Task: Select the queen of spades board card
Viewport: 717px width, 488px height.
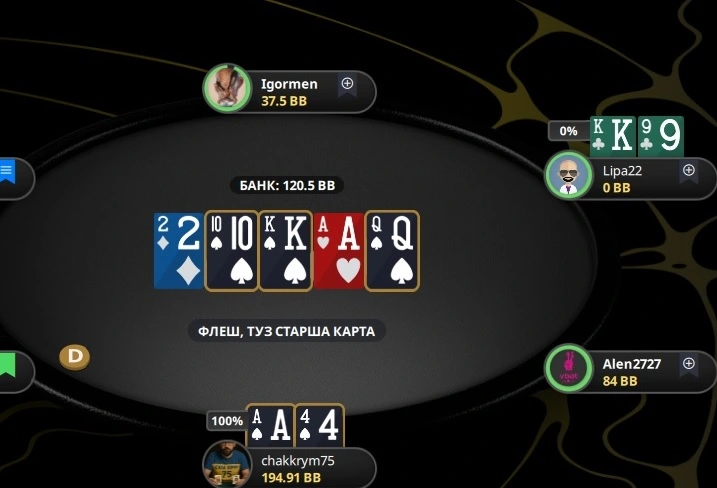Action: 392,250
